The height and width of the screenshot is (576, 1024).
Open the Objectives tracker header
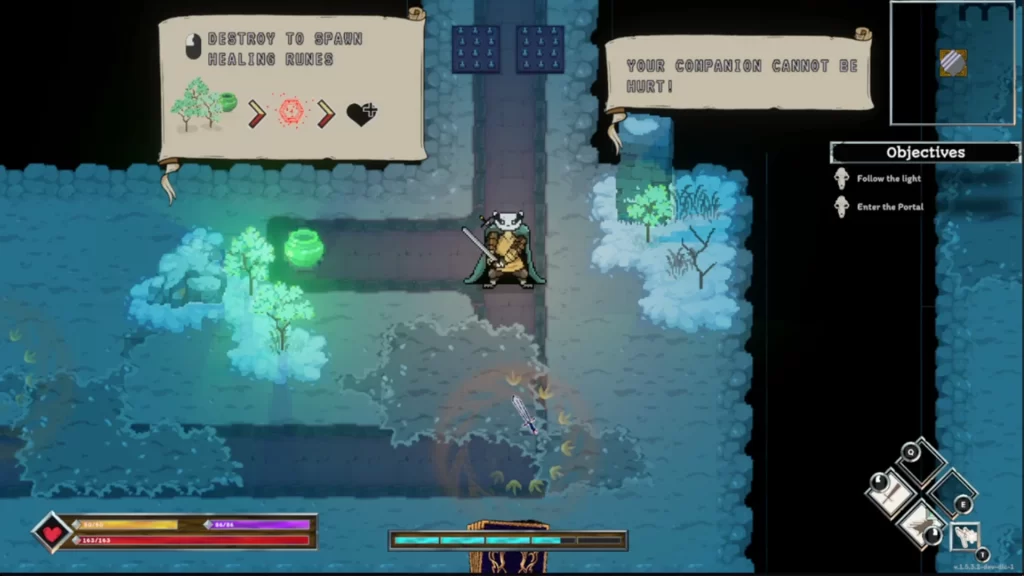(925, 153)
